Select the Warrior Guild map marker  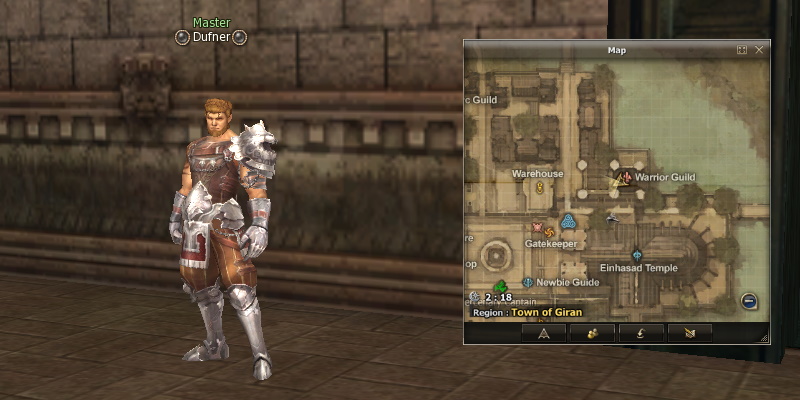625,177
